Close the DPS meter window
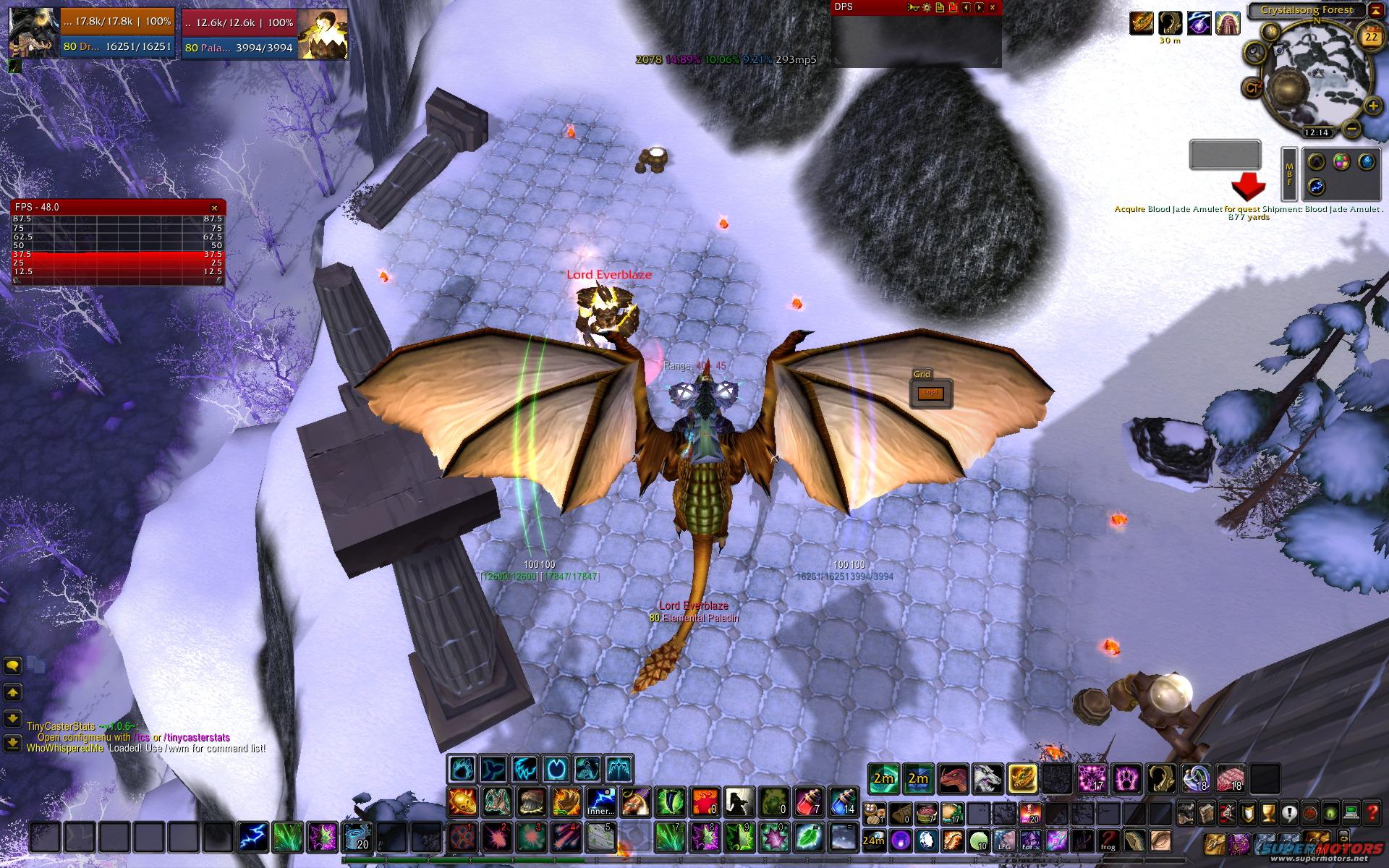 pos(993,7)
